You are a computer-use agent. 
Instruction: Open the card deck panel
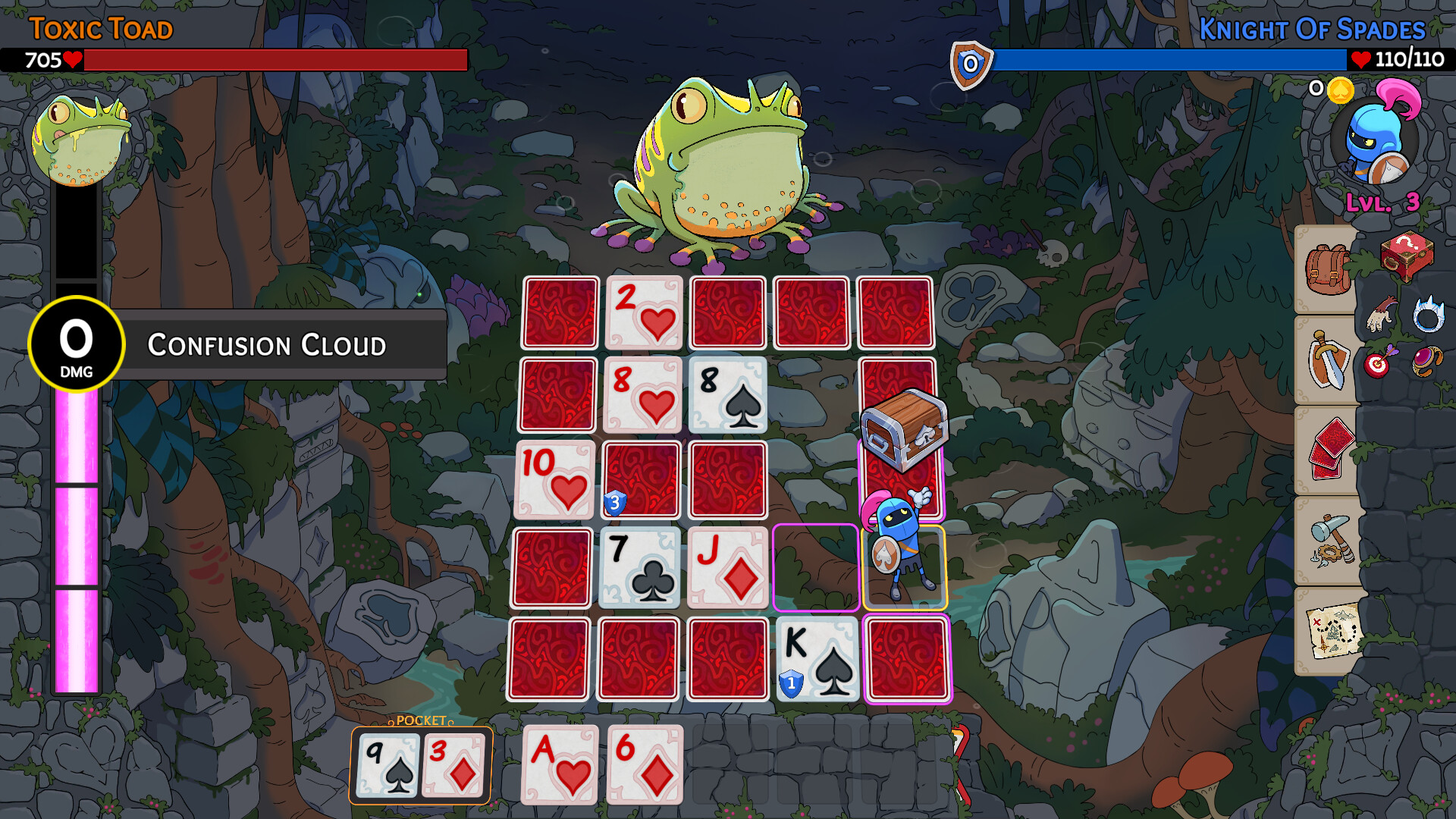[x=1329, y=450]
